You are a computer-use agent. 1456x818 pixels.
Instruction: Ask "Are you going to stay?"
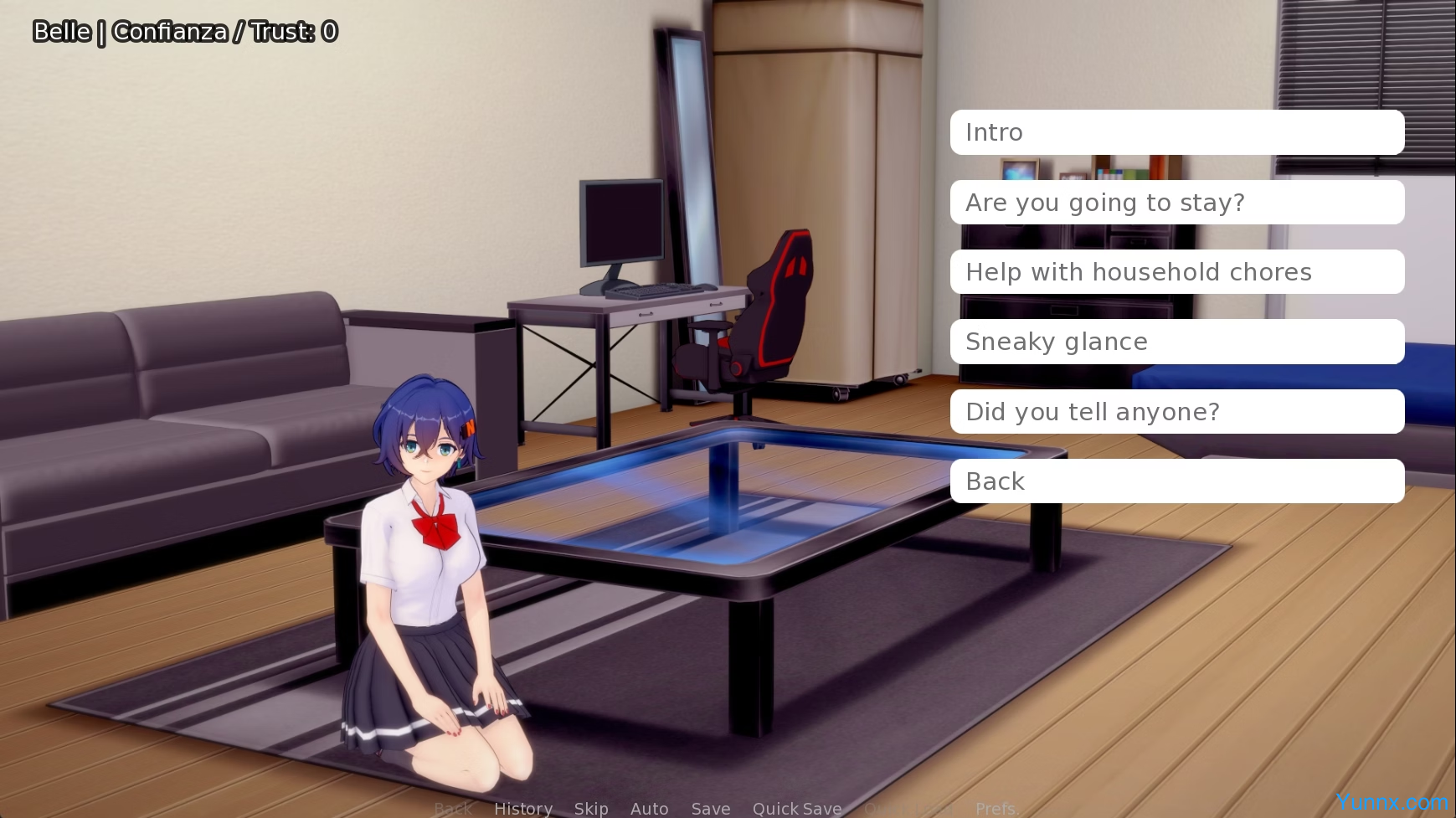click(x=1176, y=203)
